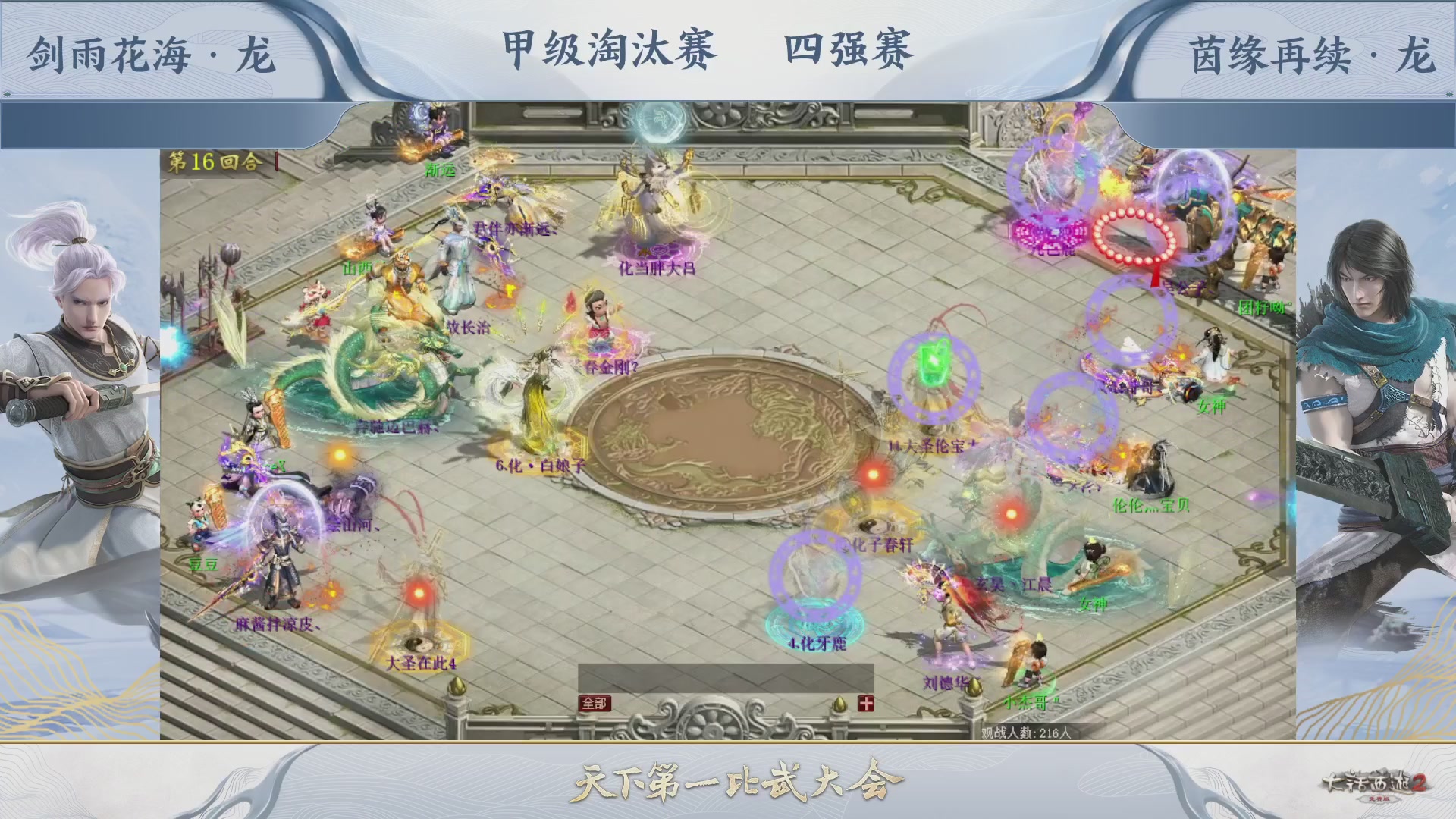Click the 全部 chat channel selector

[595, 703]
